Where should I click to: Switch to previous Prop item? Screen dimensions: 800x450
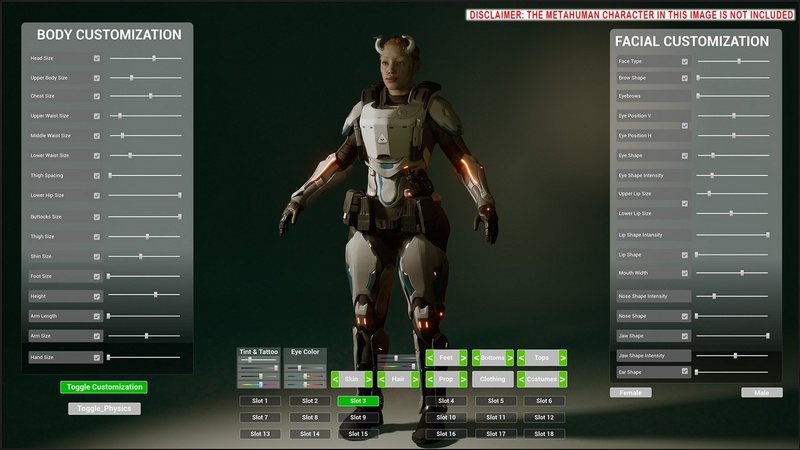click(430, 379)
